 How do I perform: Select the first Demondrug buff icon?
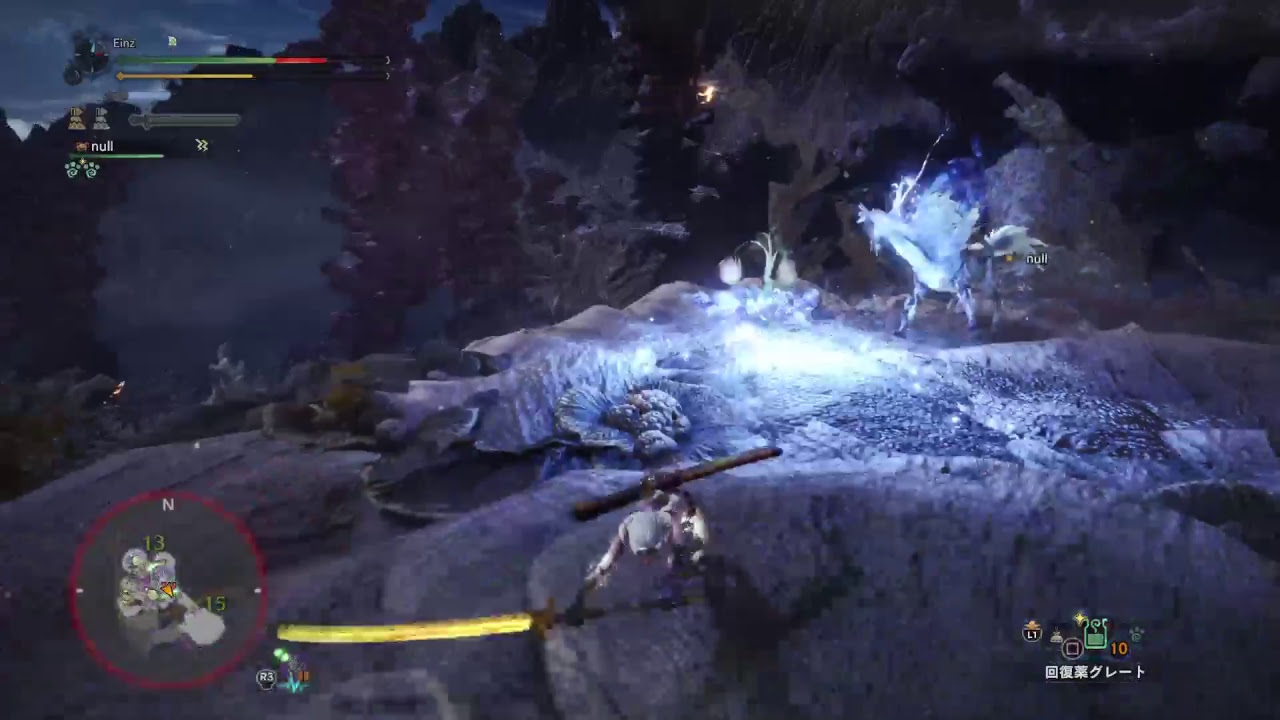[x=77, y=119]
